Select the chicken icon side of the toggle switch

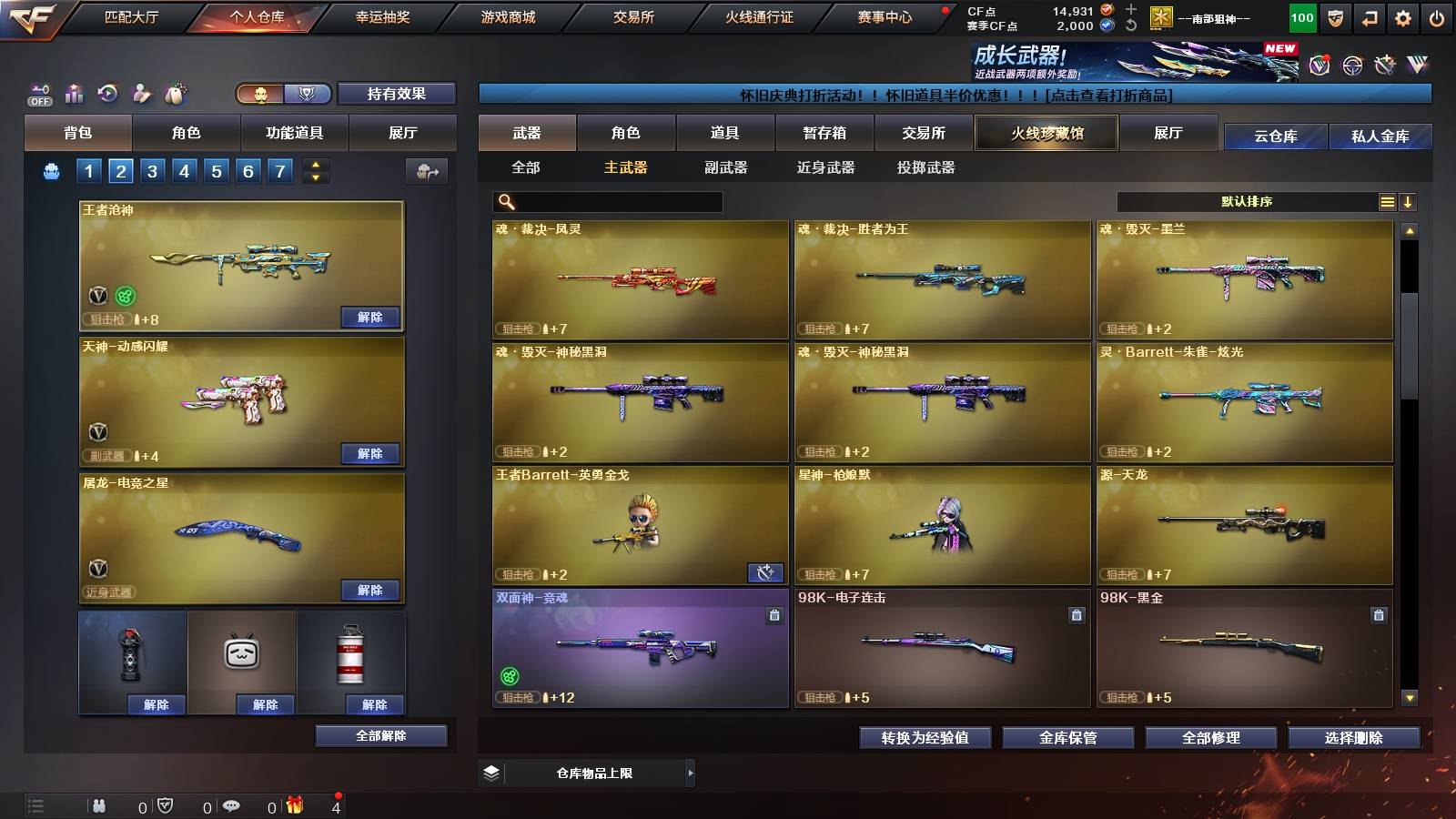tap(259, 94)
